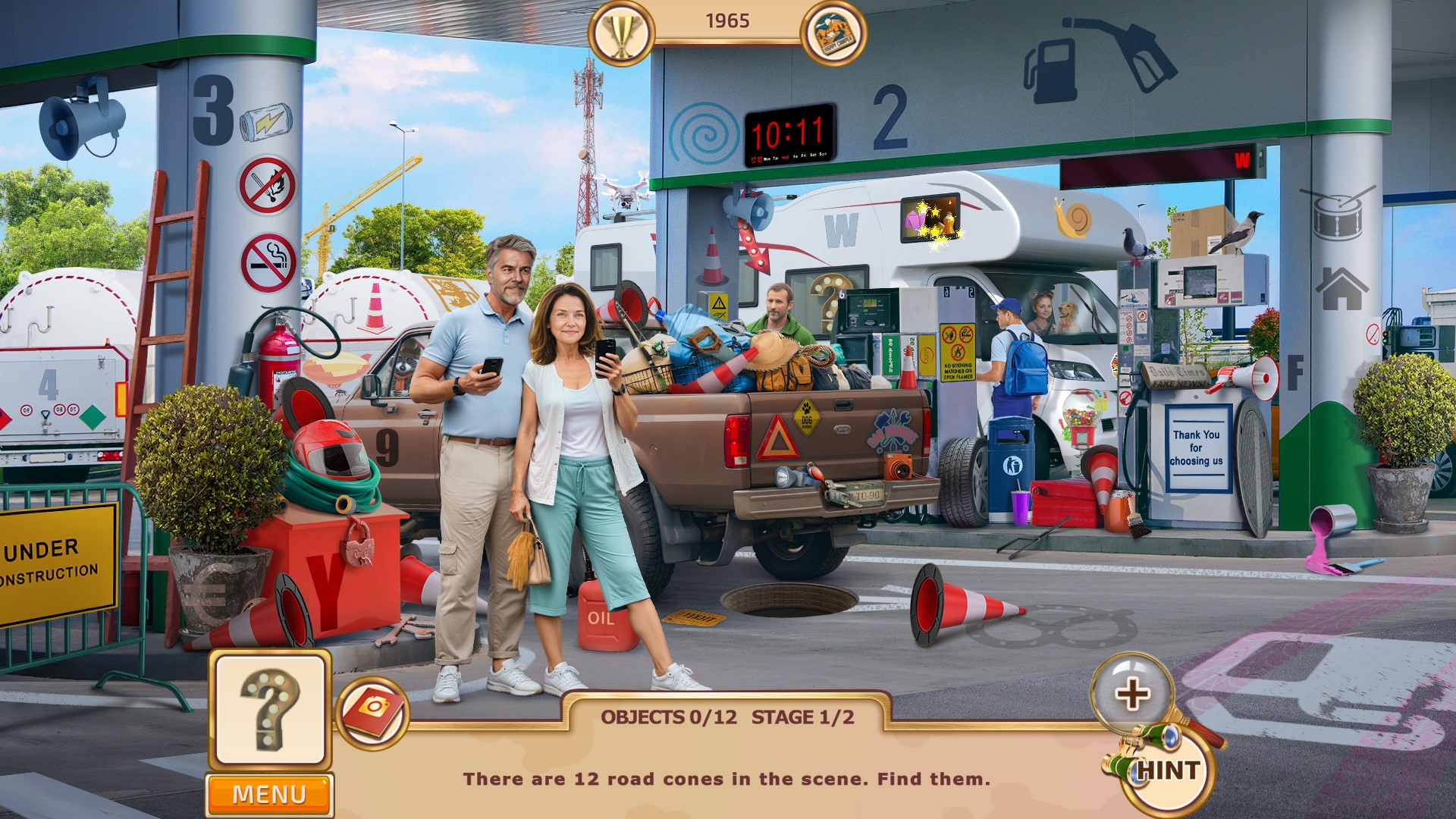Click the golden trophy achievements icon
This screenshot has width=1456, height=819.
(621, 33)
